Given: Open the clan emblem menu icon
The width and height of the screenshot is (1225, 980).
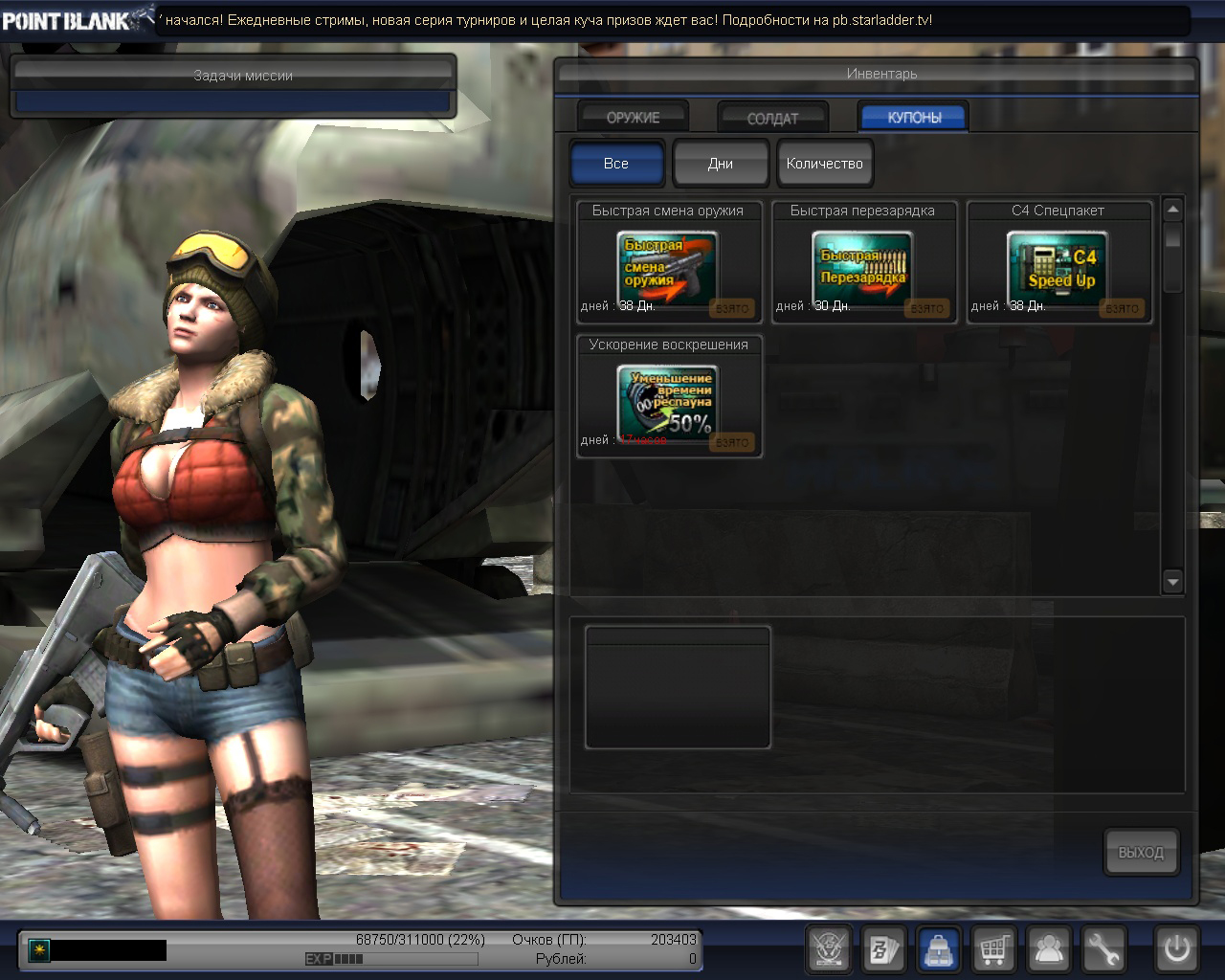Looking at the screenshot, I should pos(829,949).
